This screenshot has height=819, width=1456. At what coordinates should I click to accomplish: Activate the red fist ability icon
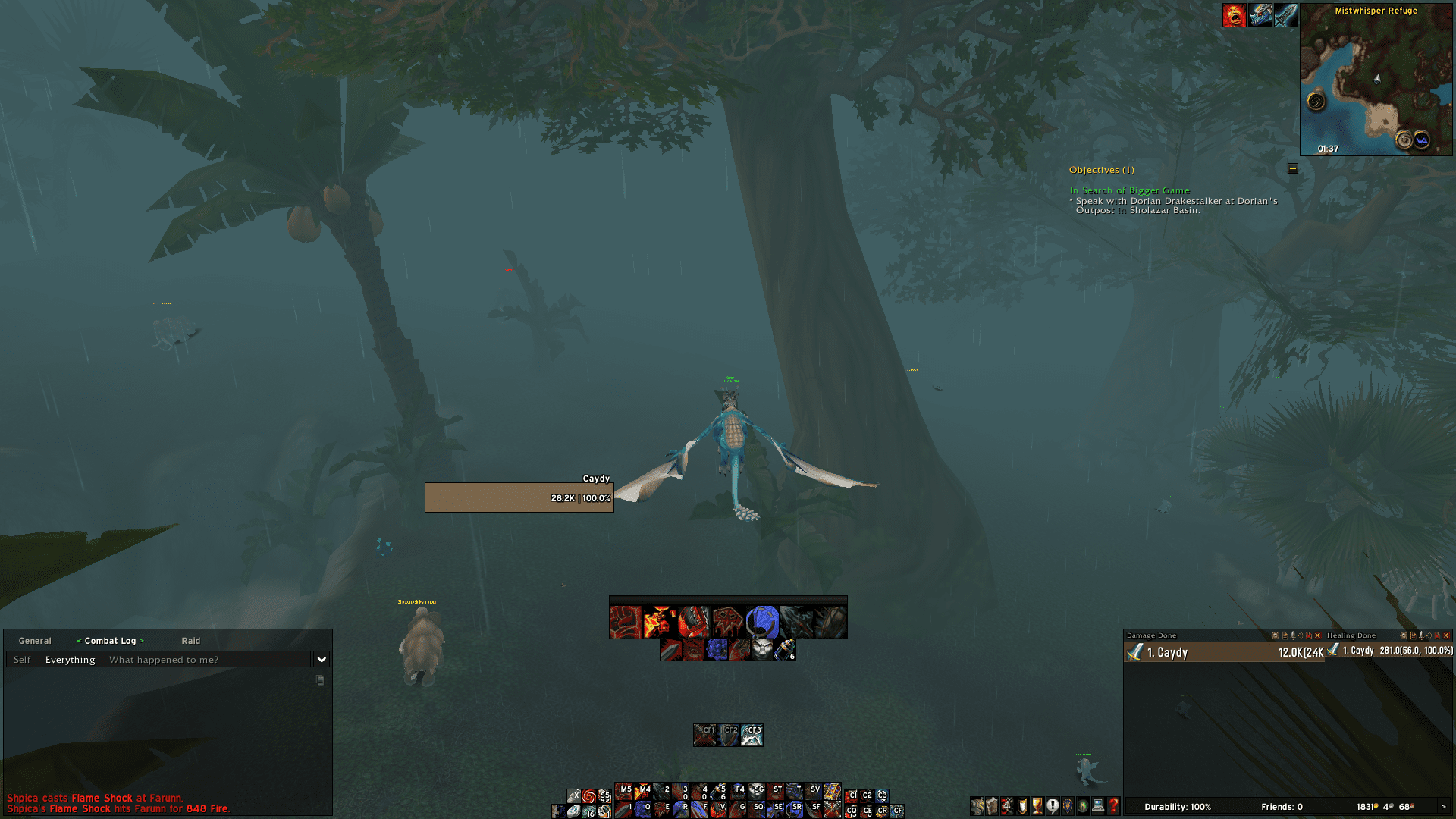pos(625,623)
